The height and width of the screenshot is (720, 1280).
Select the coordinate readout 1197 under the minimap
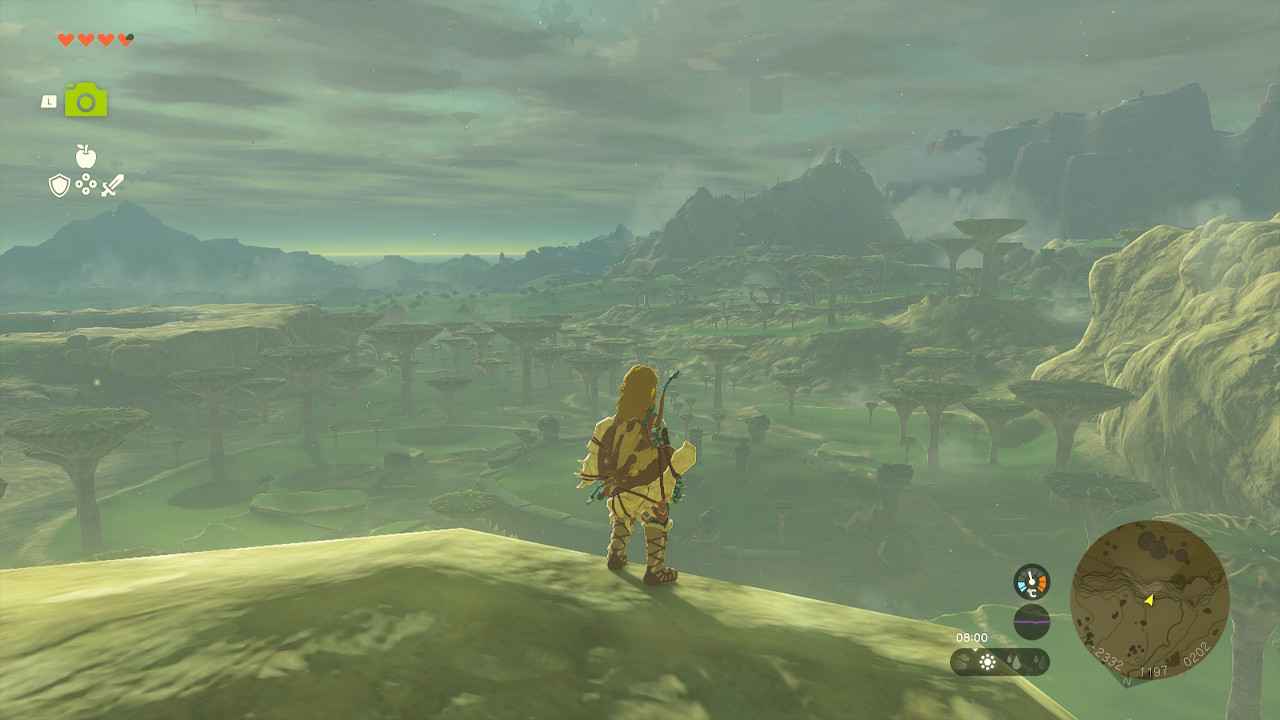1153,668
